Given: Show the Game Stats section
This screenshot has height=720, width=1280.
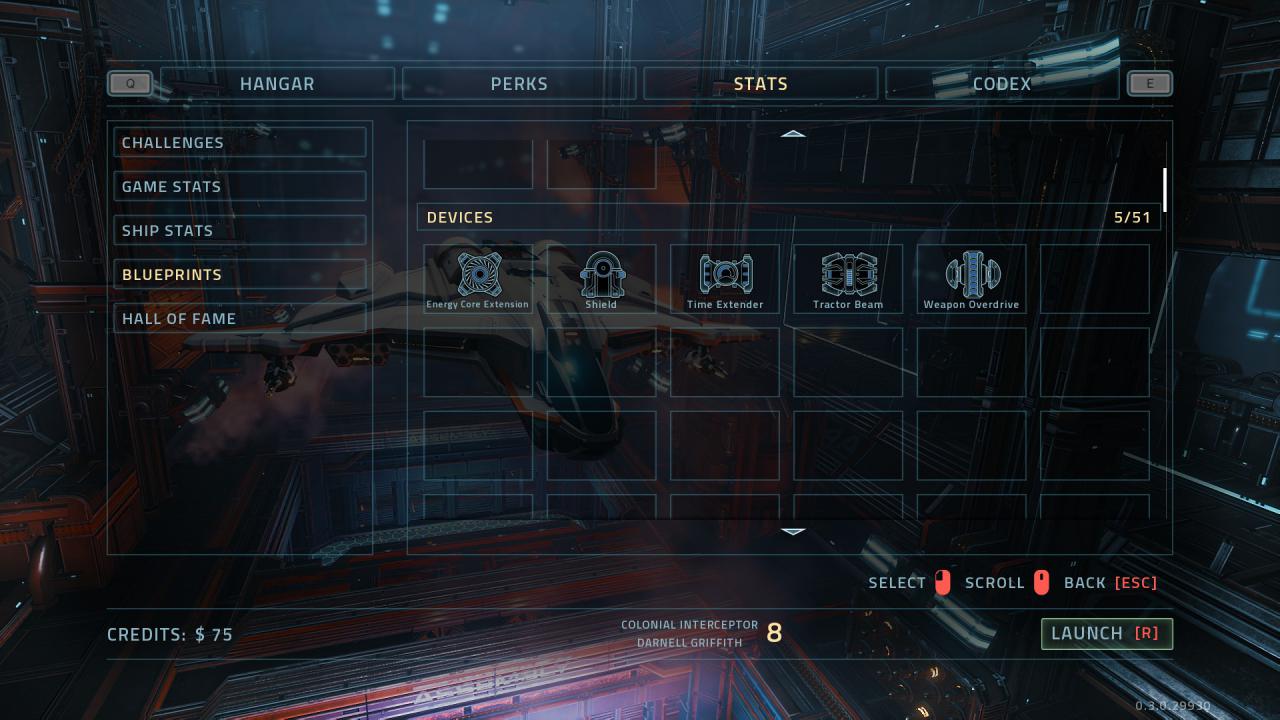Looking at the screenshot, I should [x=240, y=187].
